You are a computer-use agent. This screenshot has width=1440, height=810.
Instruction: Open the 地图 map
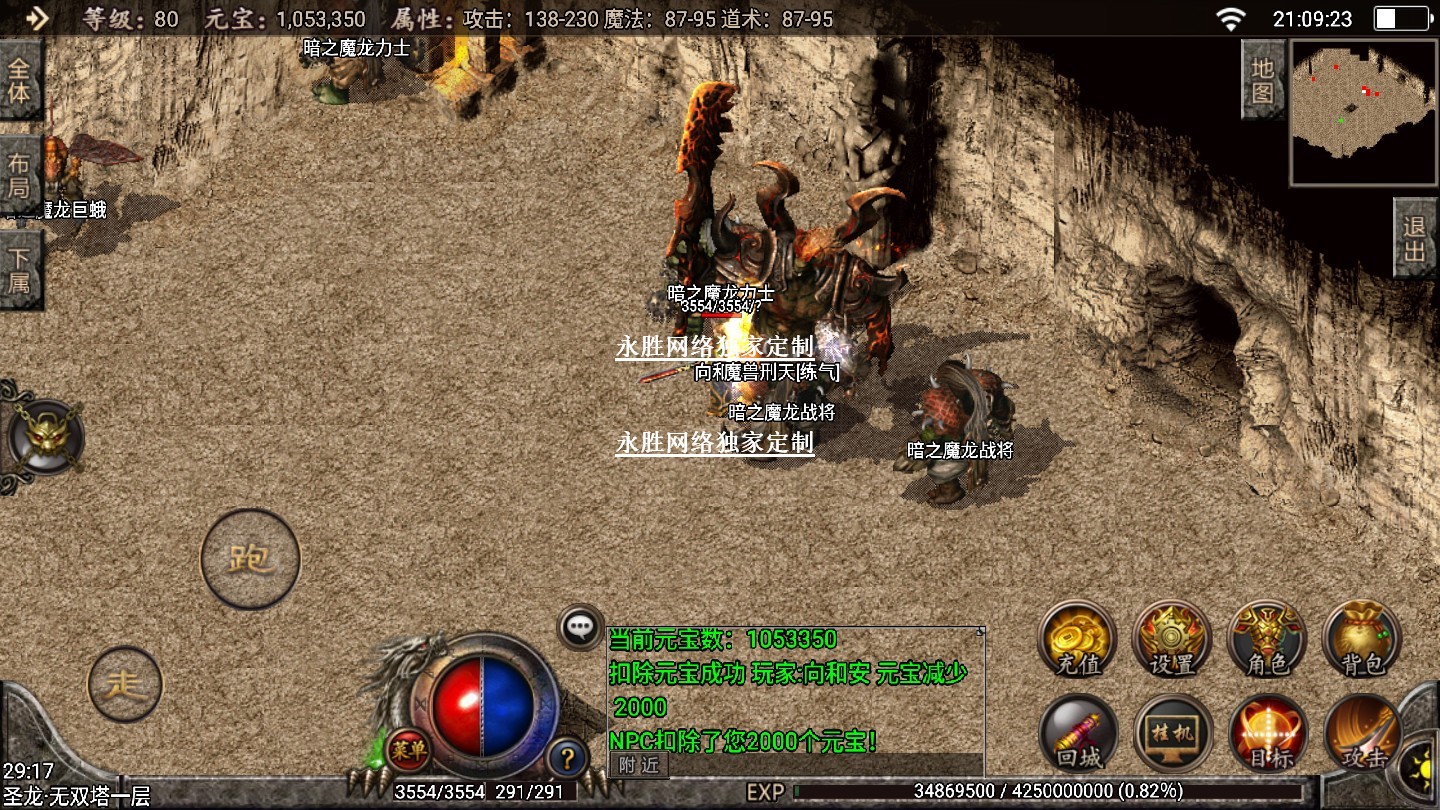tap(1262, 81)
